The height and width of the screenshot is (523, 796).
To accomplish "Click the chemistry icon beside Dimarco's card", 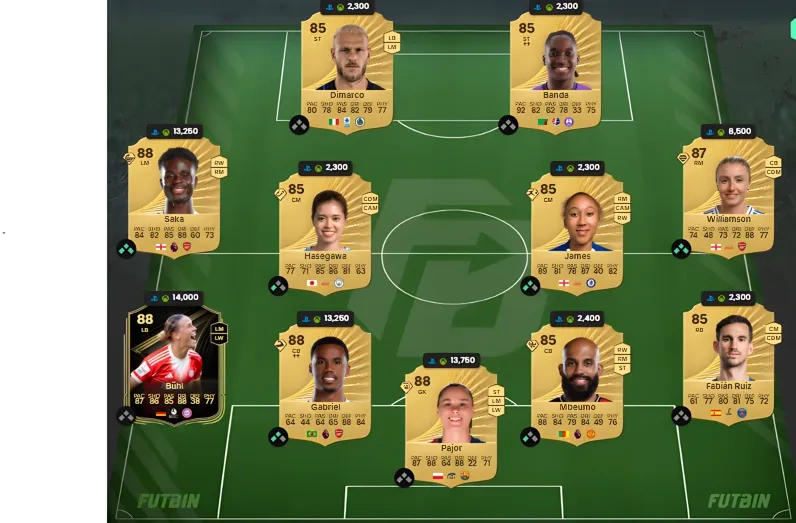I will click(299, 125).
